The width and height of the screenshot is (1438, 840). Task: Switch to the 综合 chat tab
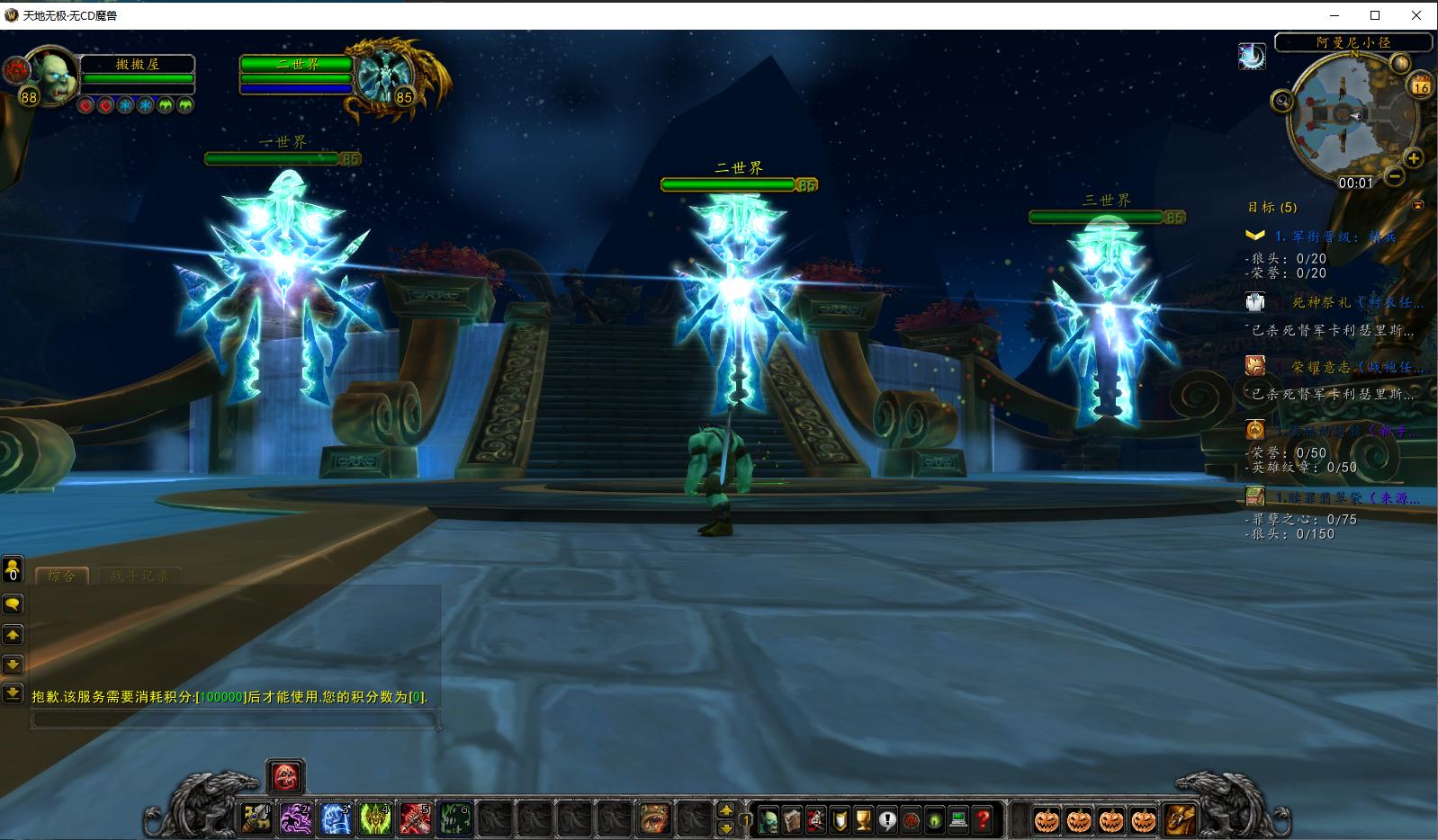pos(61,576)
